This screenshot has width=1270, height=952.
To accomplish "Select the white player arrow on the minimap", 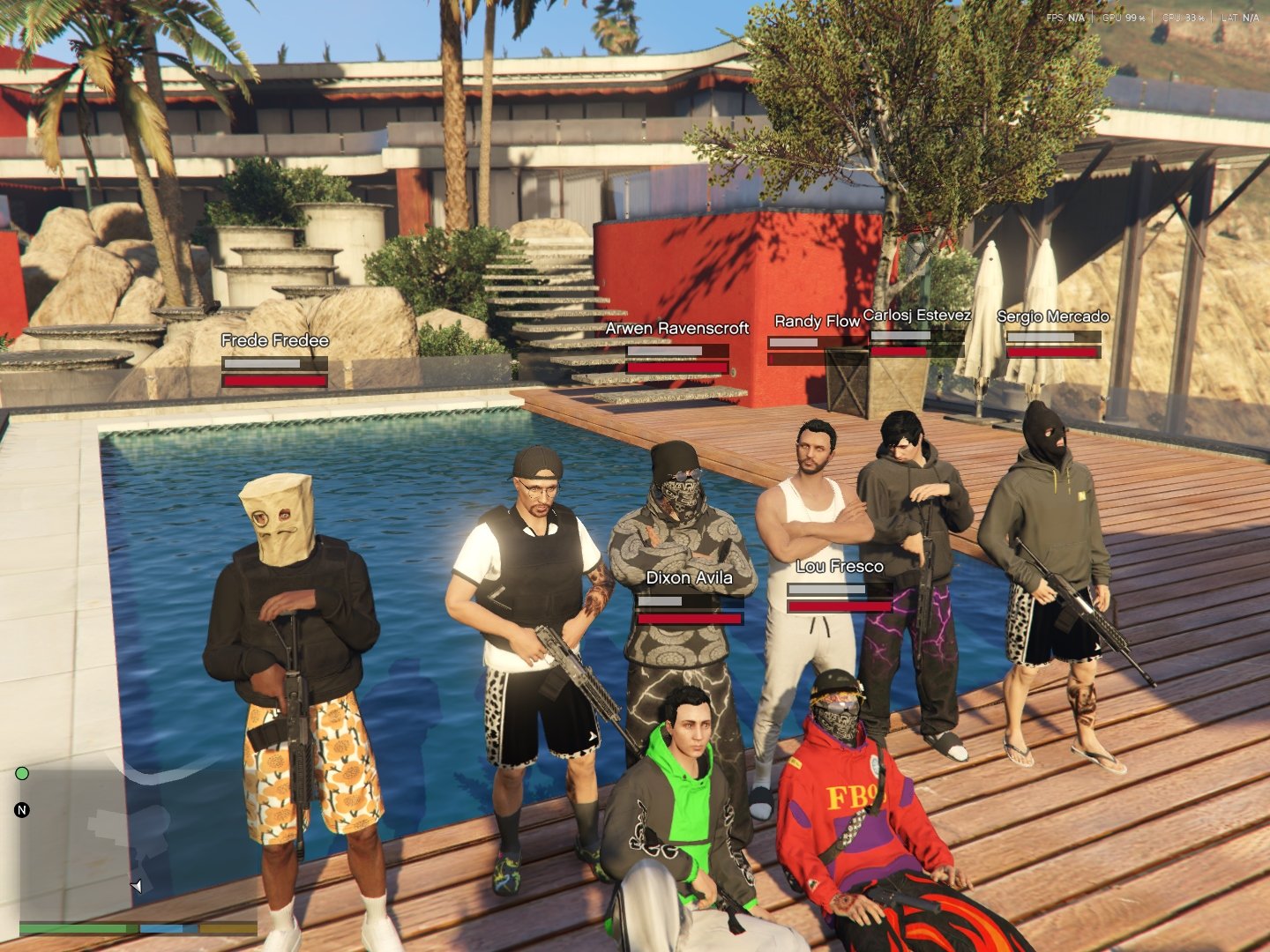I will pos(137,885).
